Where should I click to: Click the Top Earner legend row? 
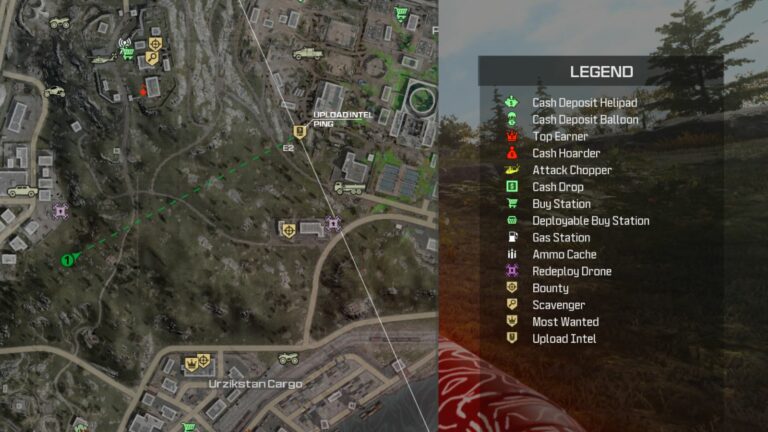click(560, 136)
